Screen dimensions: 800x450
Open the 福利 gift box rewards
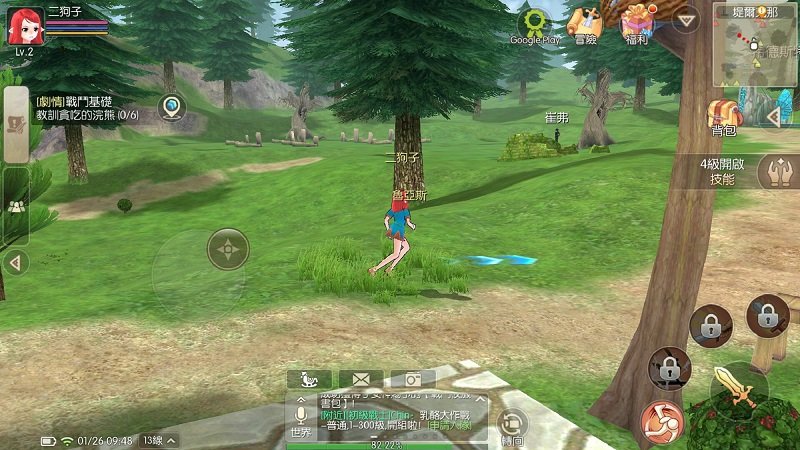(x=636, y=24)
